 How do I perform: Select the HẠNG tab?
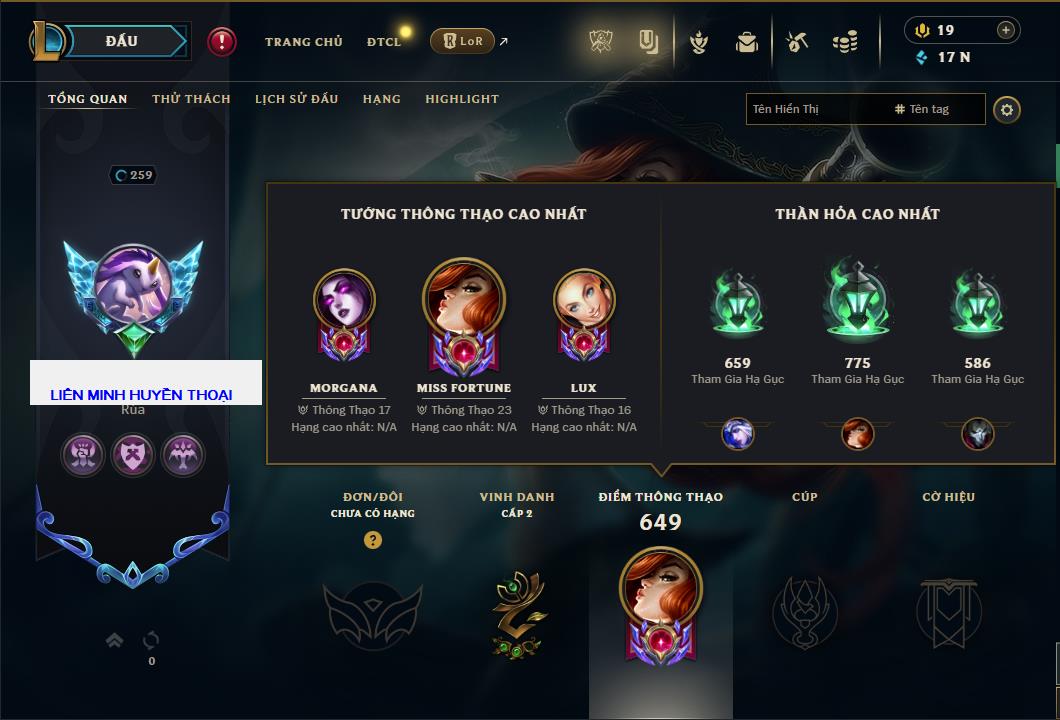point(381,99)
